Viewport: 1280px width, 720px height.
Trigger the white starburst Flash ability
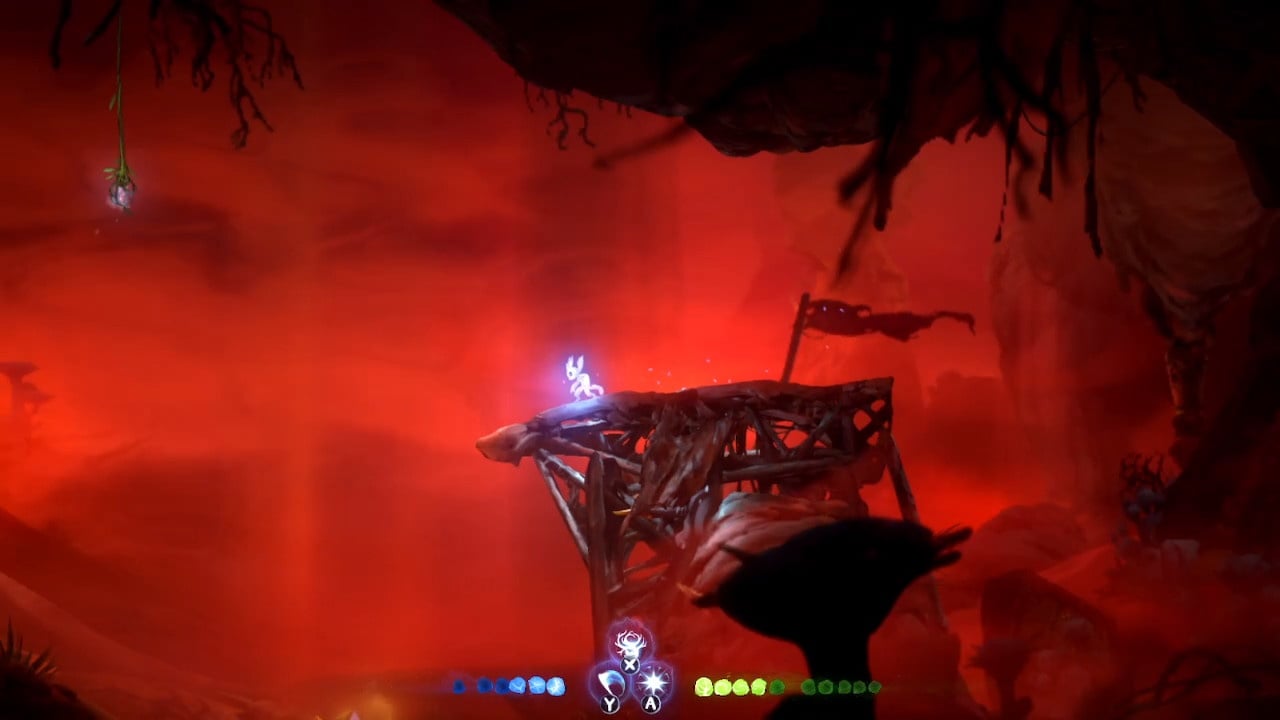tap(653, 682)
